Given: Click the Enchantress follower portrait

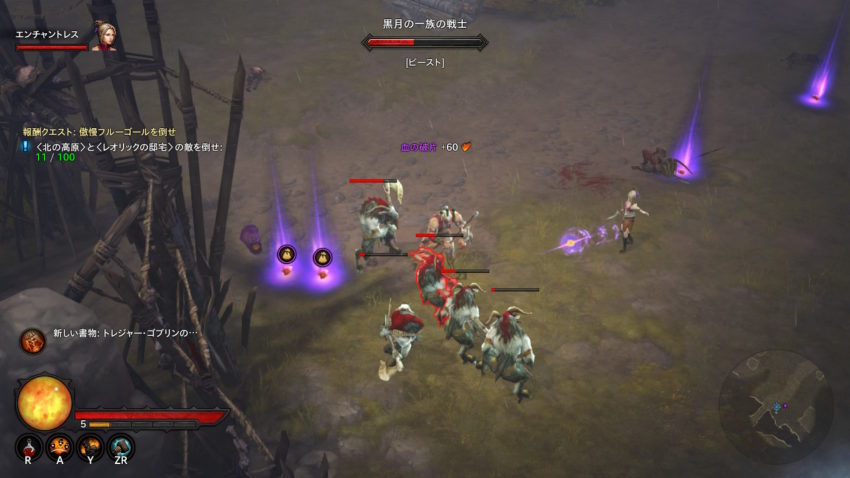Looking at the screenshot, I should point(103,36).
